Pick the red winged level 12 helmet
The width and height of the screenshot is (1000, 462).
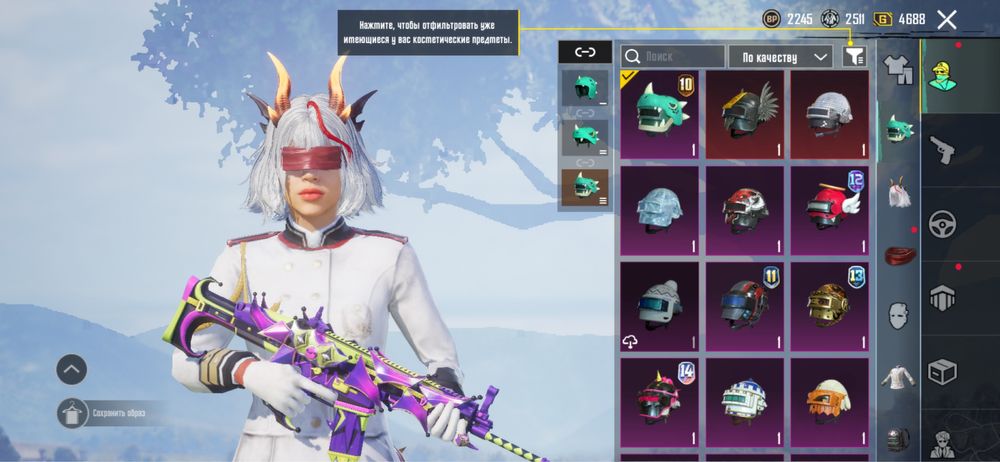(x=829, y=208)
